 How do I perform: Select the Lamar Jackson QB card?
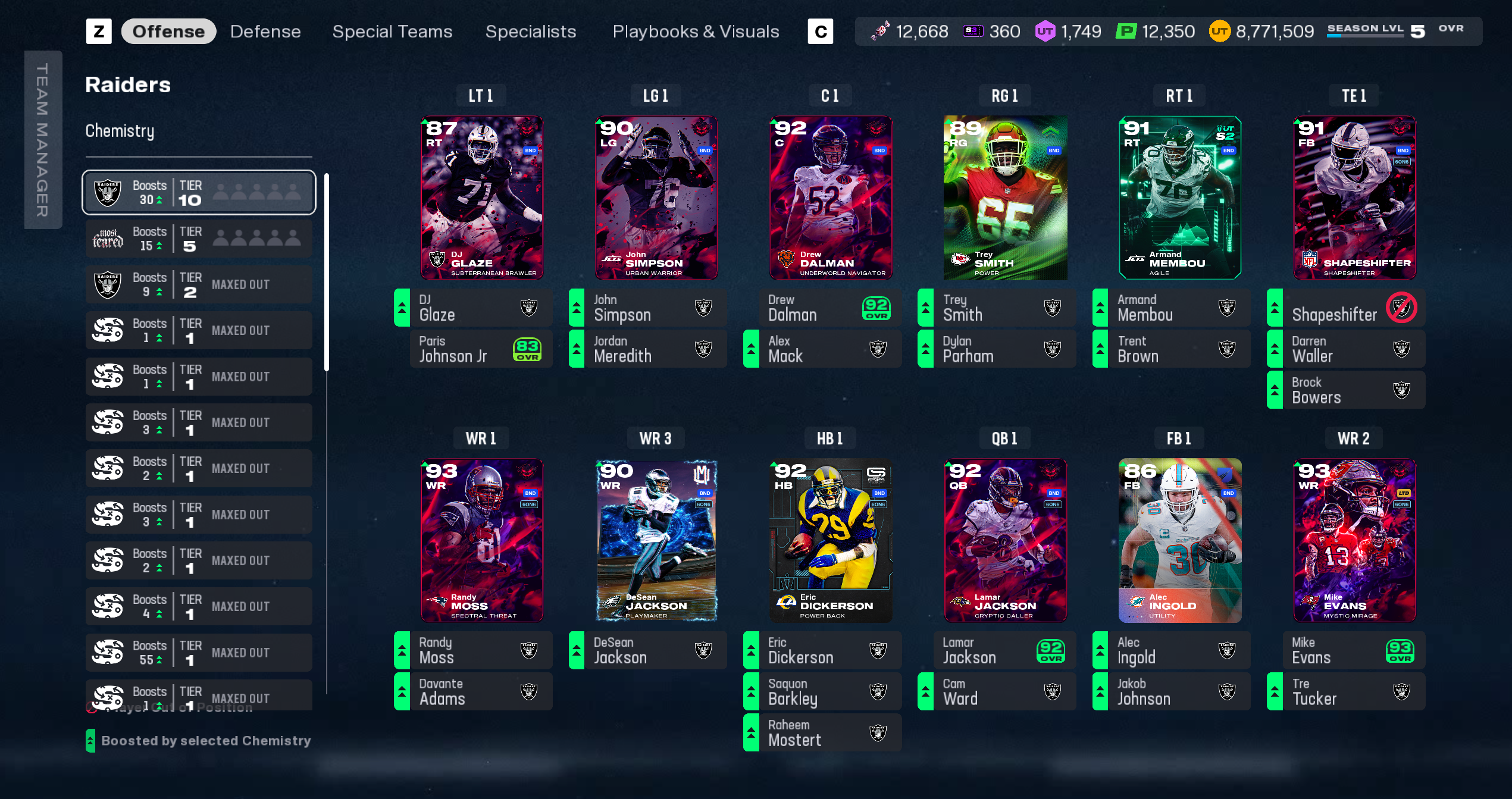pyautogui.click(x=1005, y=540)
